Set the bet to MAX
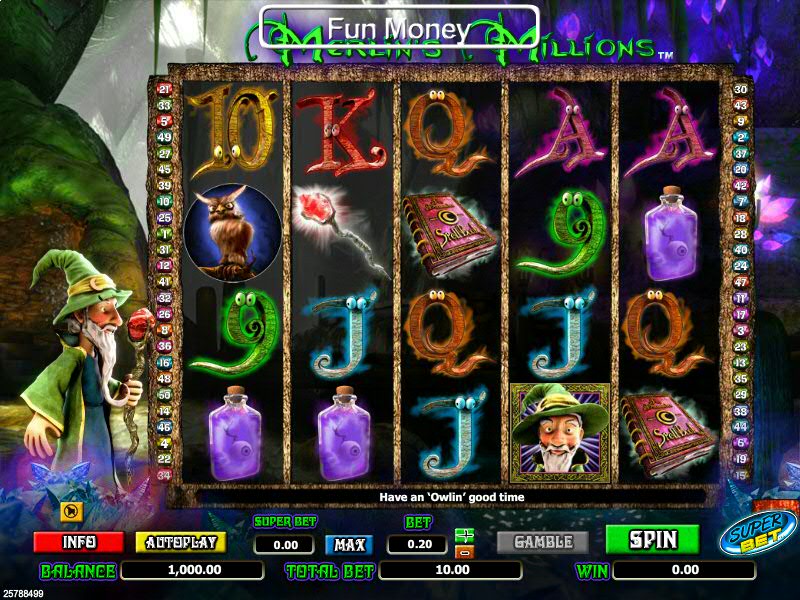Viewport: 800px width, 600px height. pyautogui.click(x=349, y=544)
